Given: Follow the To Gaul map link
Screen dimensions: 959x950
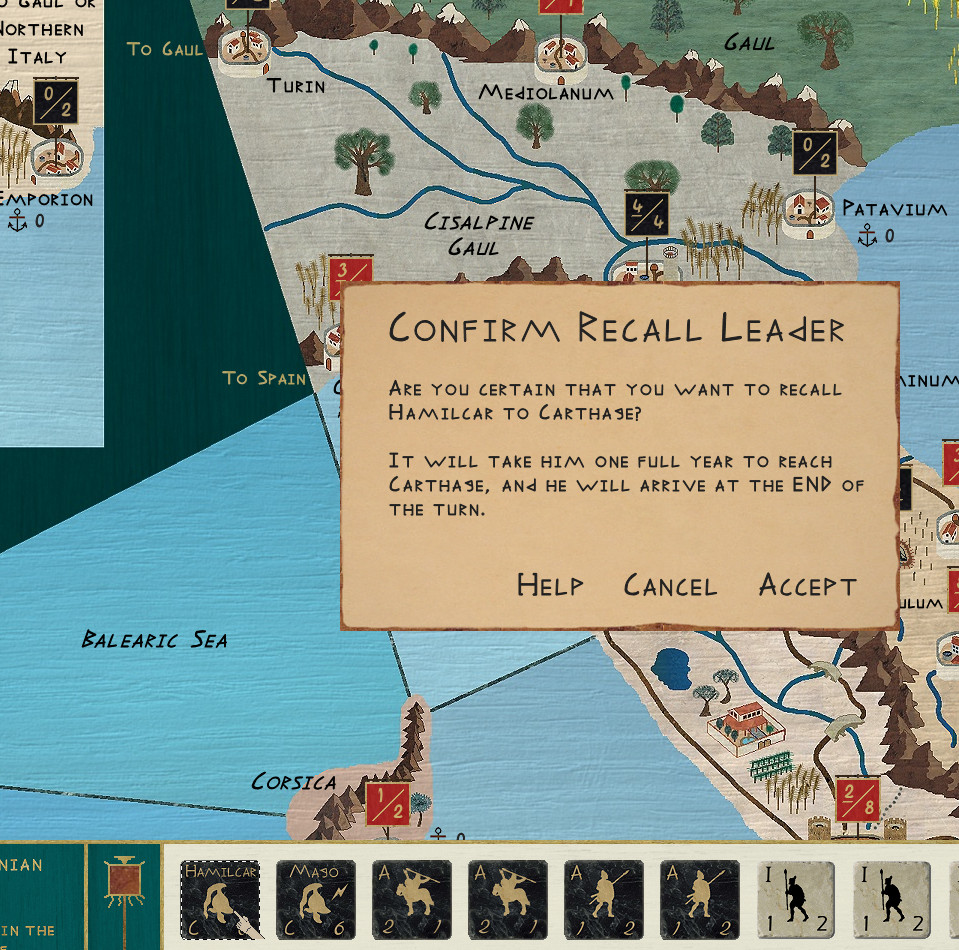Looking at the screenshot, I should click(x=165, y=49).
